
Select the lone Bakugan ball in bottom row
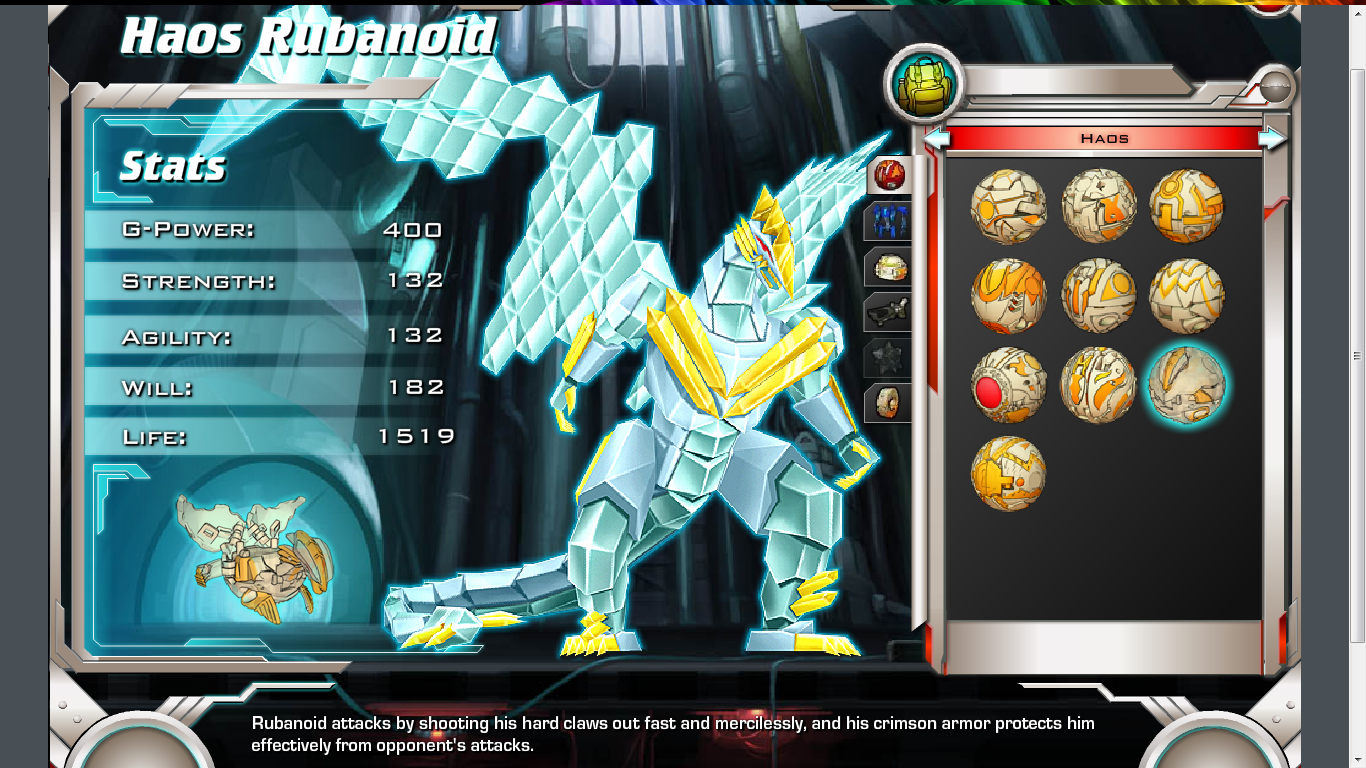click(1008, 473)
